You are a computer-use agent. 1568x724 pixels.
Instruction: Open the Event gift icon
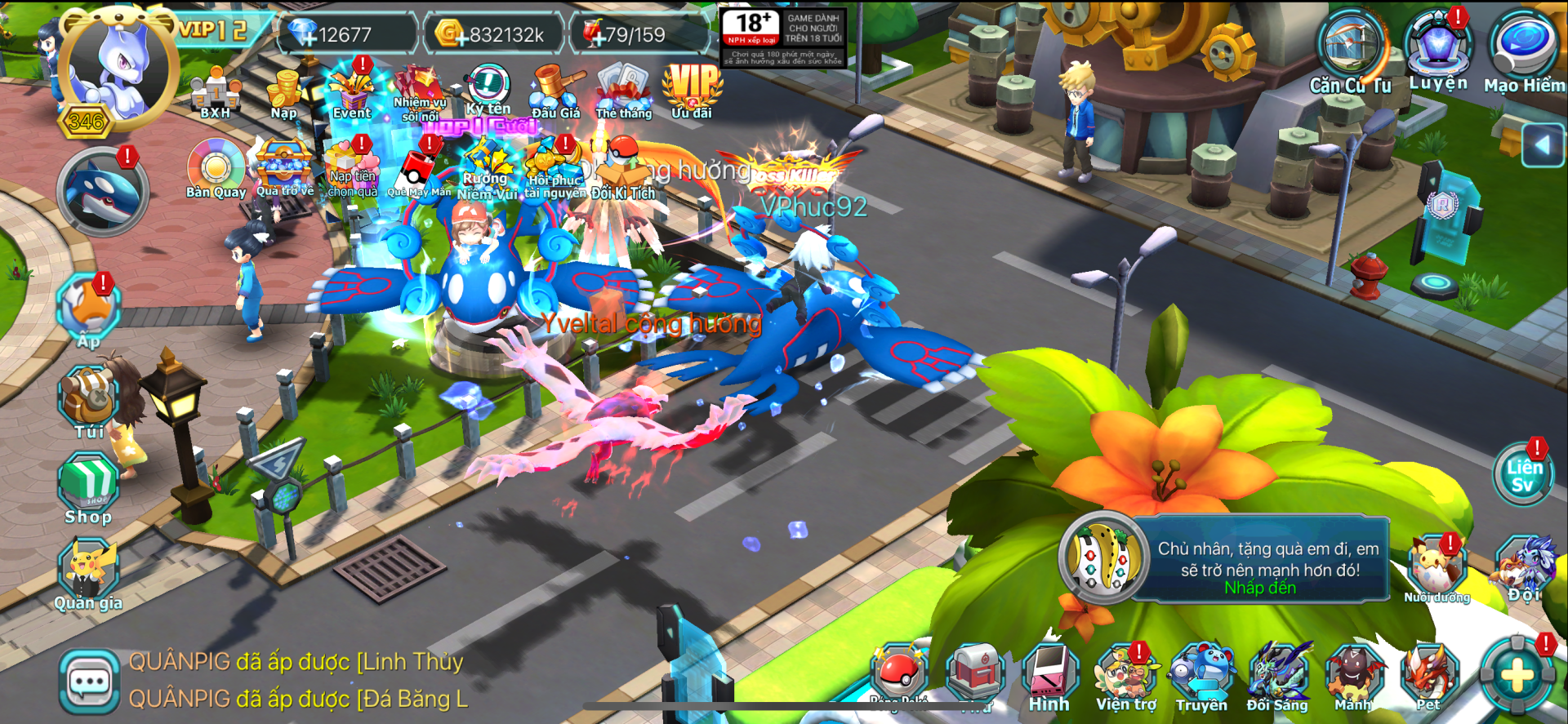[x=352, y=91]
